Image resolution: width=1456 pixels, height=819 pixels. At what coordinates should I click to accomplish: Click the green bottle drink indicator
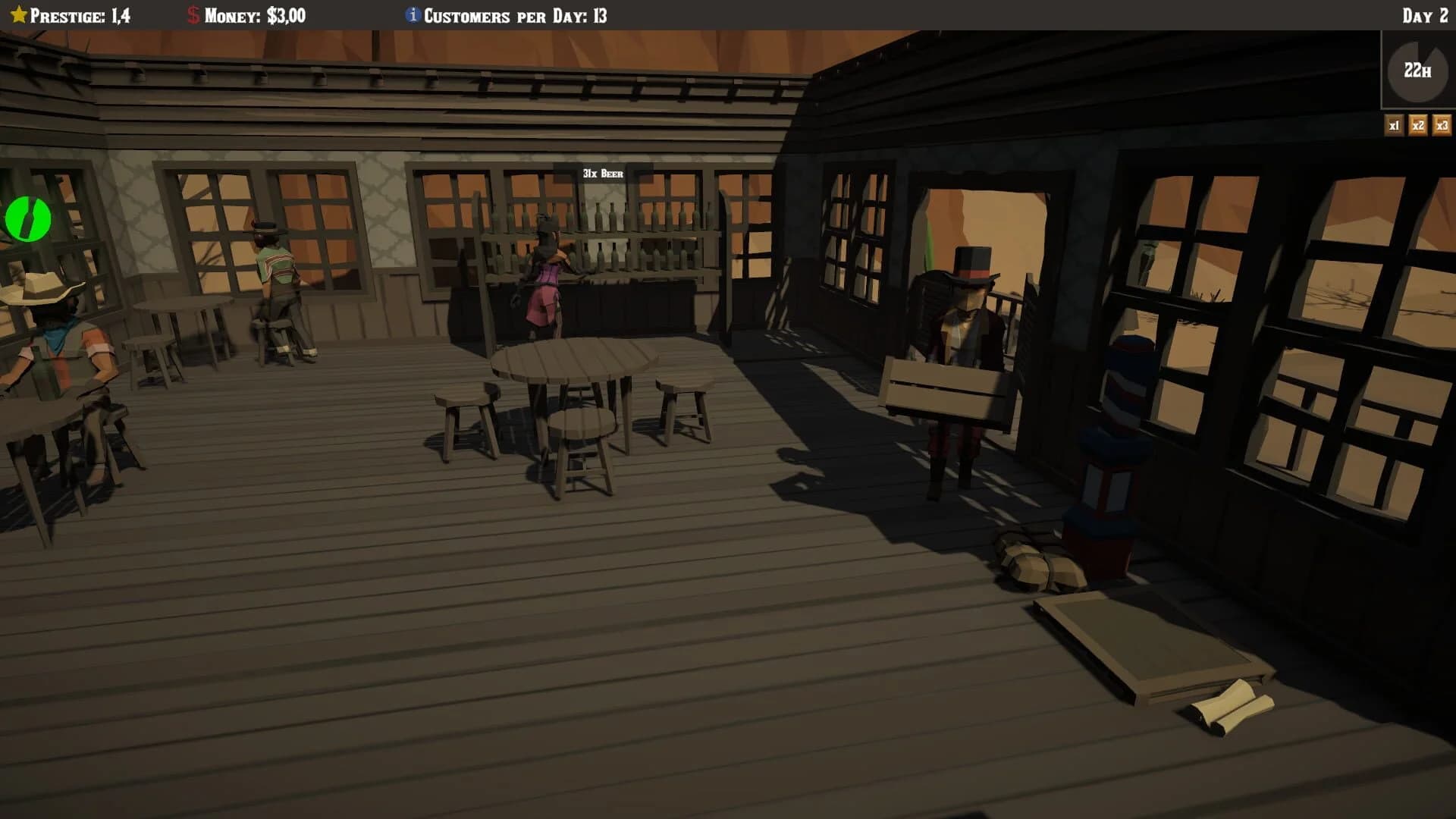point(27,218)
